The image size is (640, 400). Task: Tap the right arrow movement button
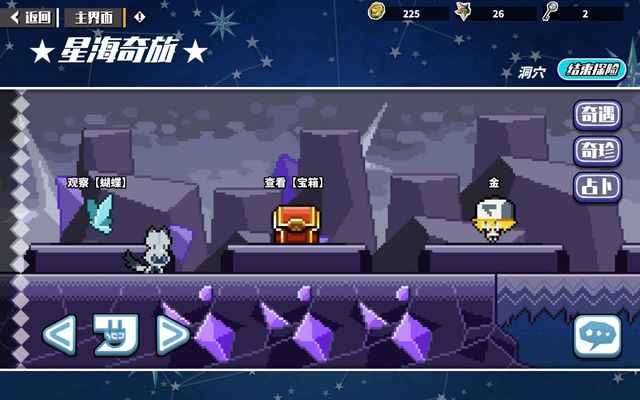173,335
